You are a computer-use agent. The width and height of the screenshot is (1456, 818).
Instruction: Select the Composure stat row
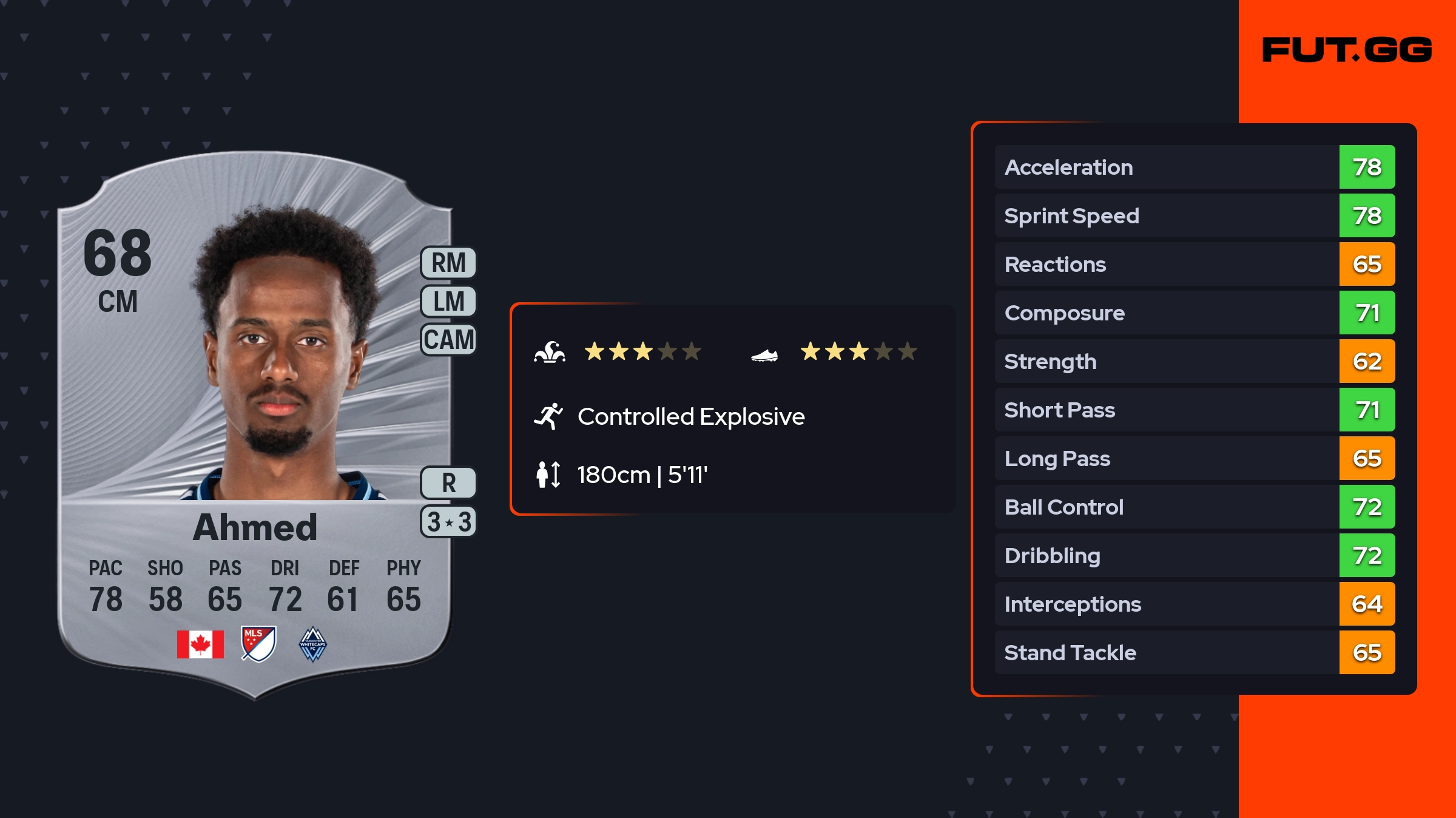pos(1194,313)
